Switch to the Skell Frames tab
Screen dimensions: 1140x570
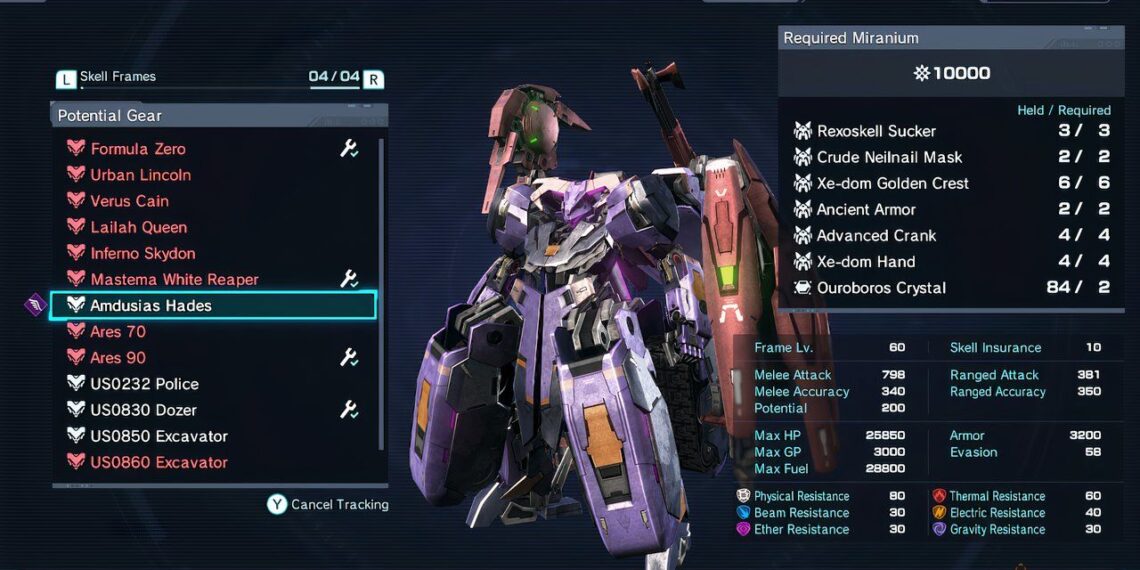tap(118, 77)
